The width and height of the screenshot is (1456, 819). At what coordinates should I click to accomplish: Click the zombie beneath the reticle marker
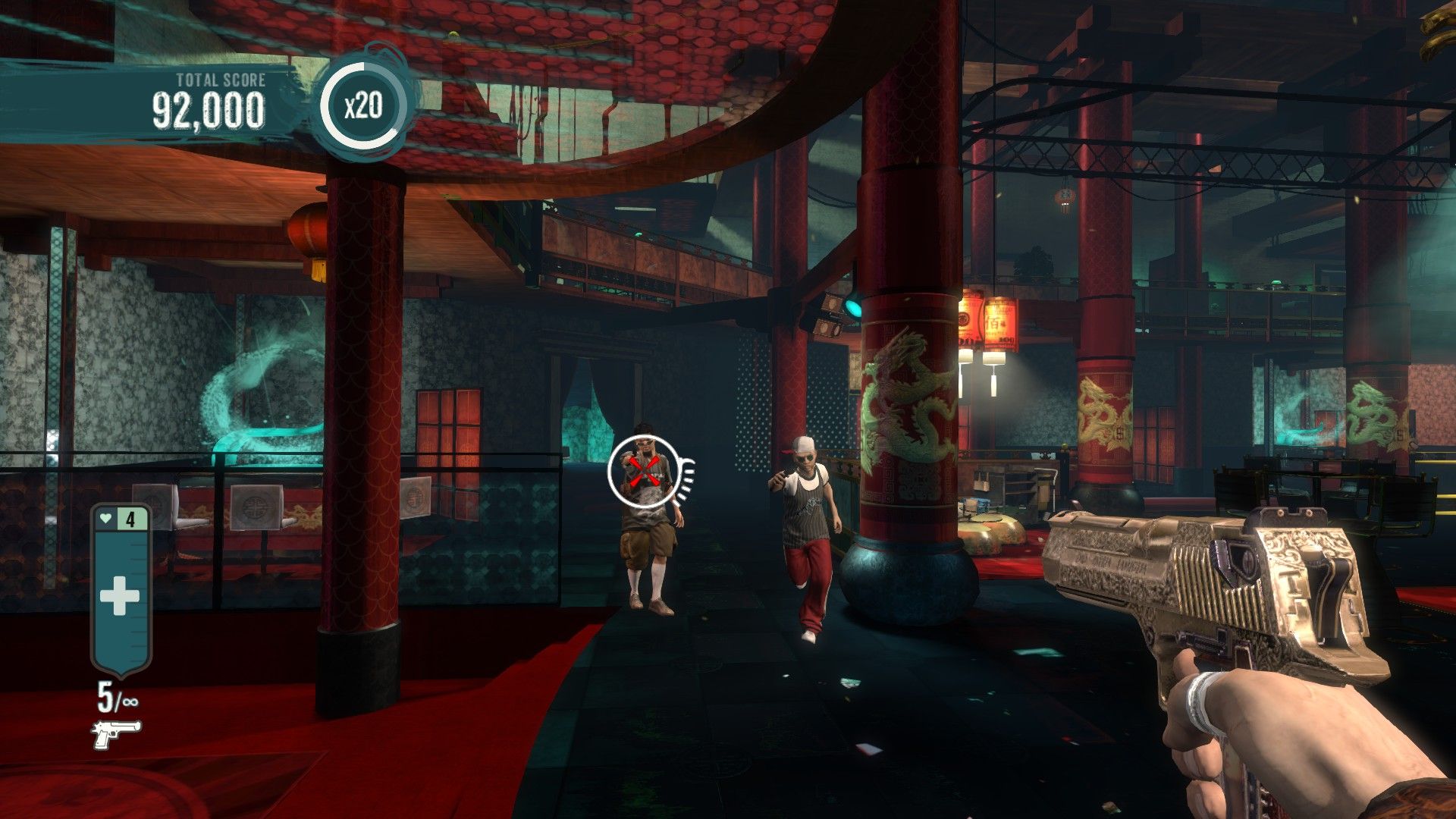click(648, 538)
